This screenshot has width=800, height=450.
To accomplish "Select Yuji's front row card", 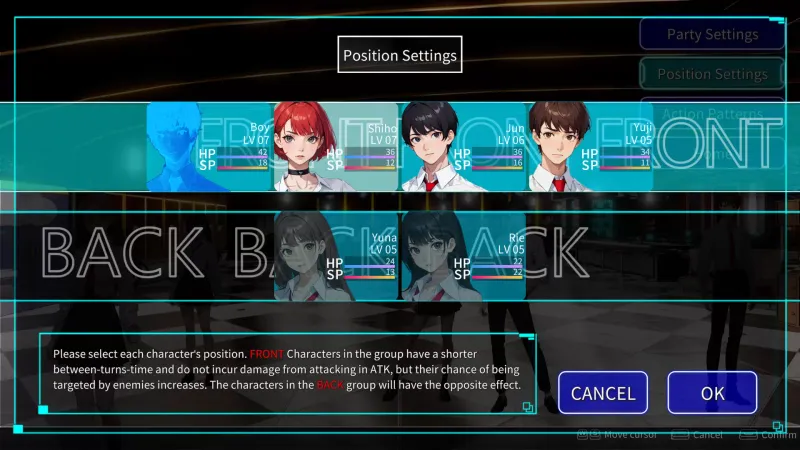I will pos(590,147).
